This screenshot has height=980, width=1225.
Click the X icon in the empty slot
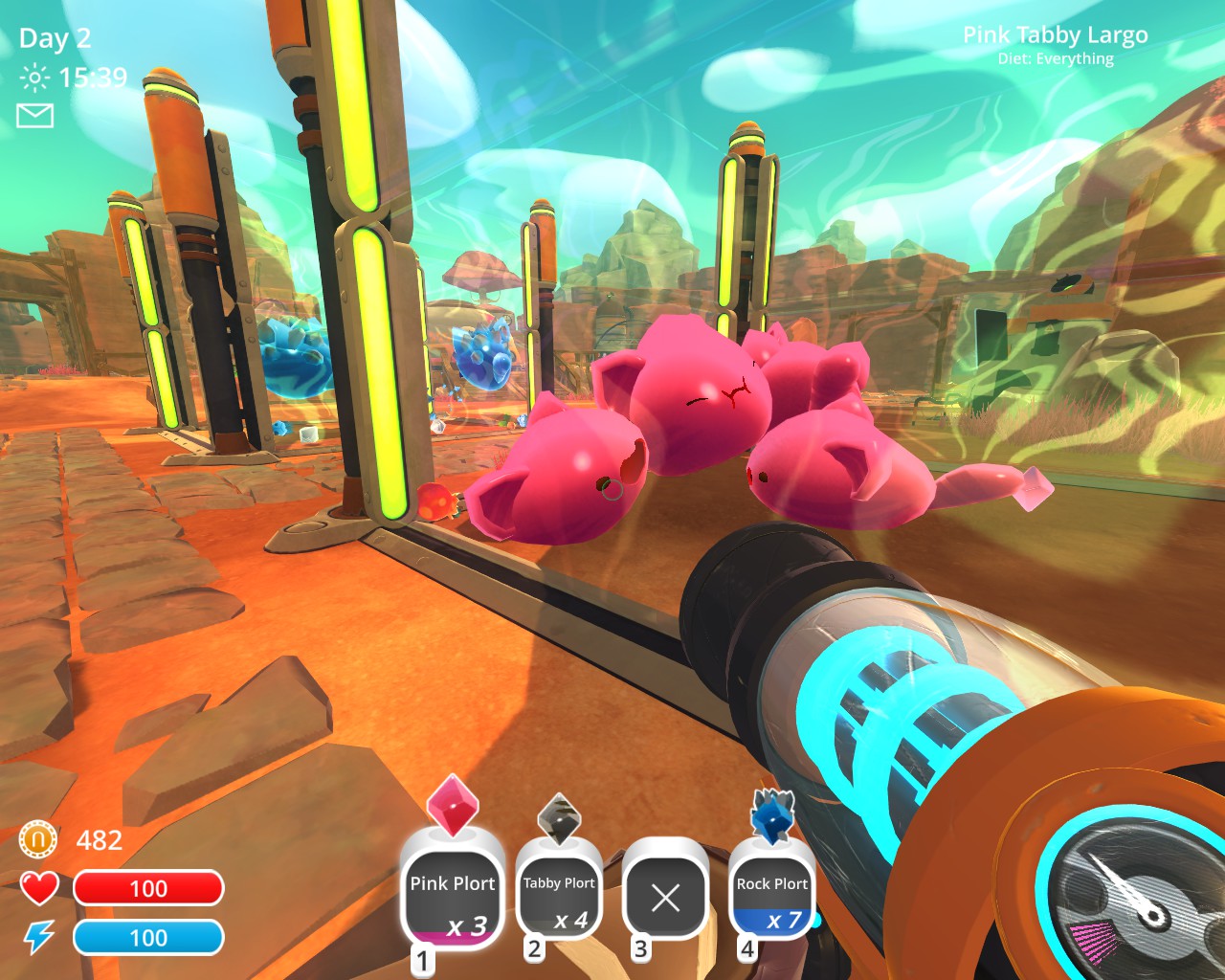(x=665, y=898)
